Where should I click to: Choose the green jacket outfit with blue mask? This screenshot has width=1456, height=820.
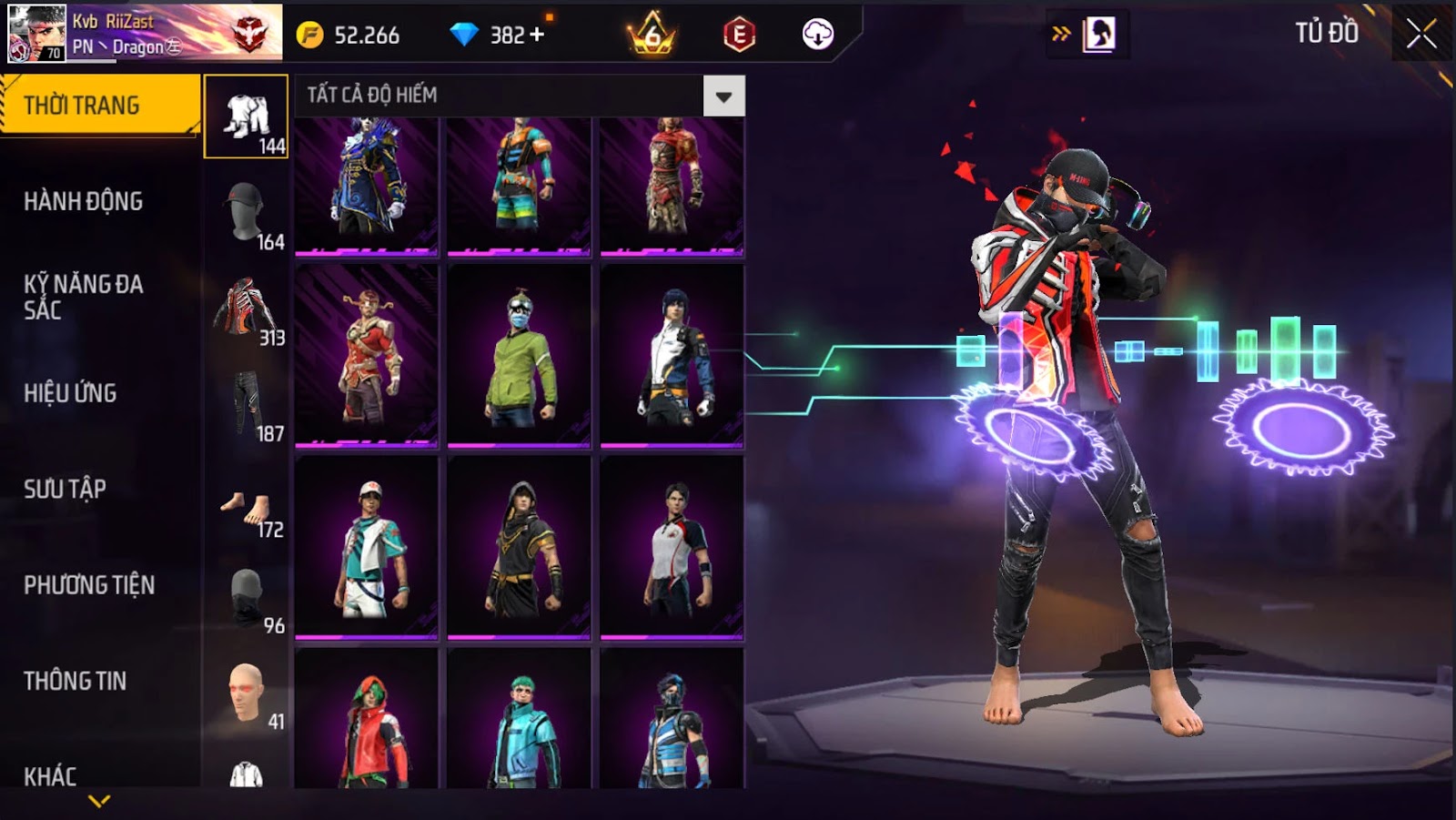coord(519,357)
